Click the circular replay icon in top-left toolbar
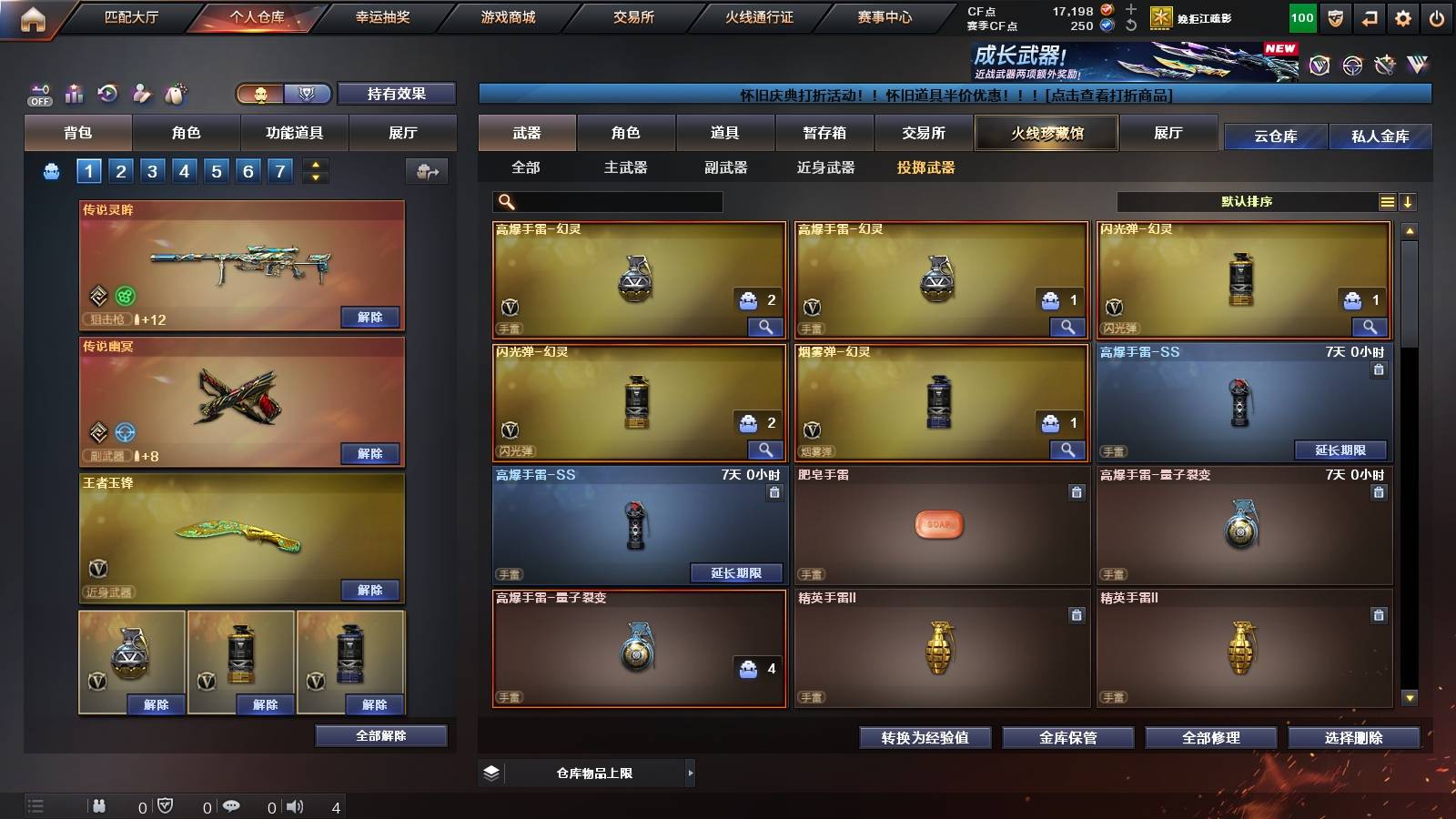1456x819 pixels. tap(106, 93)
